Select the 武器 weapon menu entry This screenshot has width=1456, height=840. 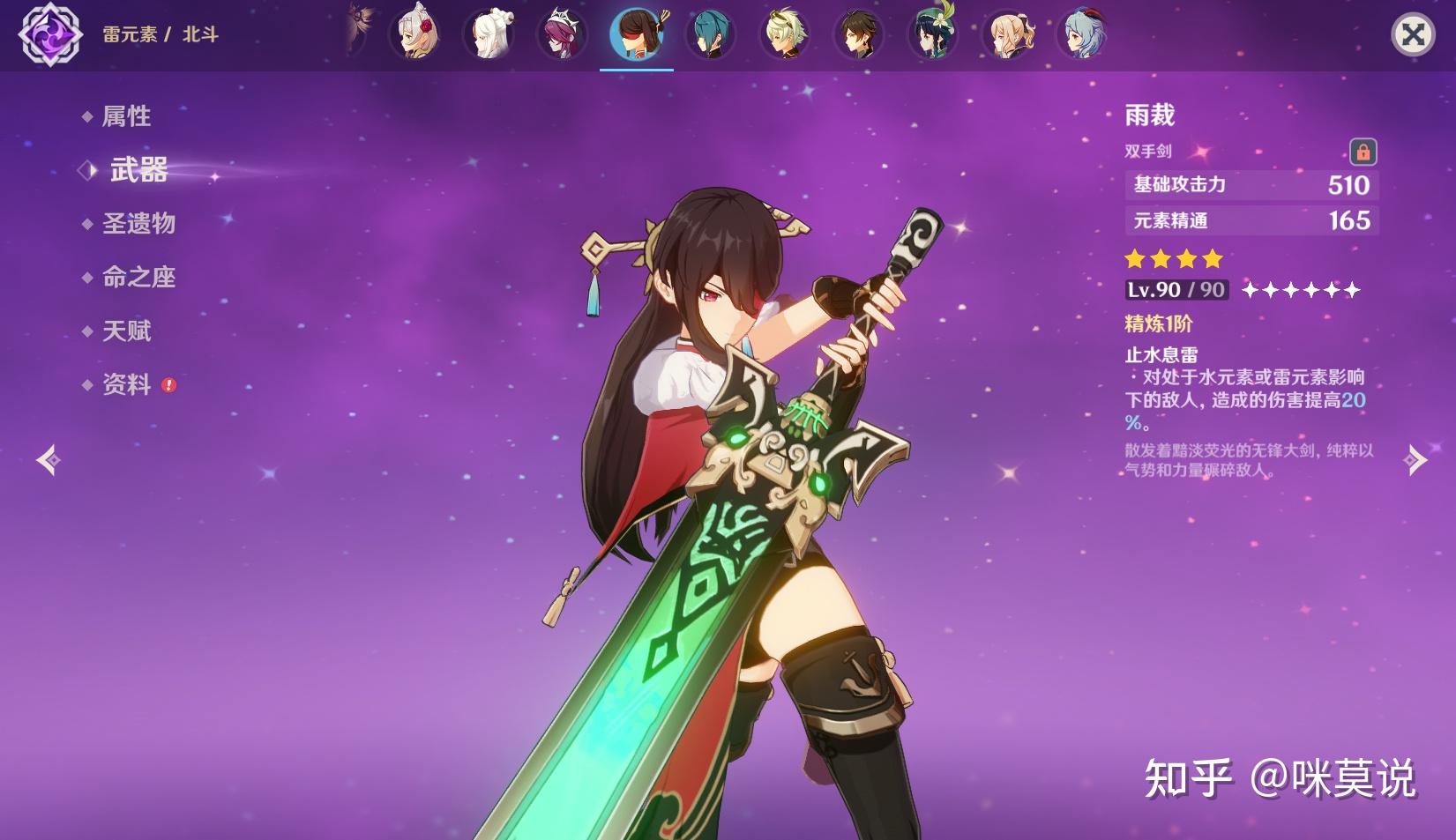138,170
